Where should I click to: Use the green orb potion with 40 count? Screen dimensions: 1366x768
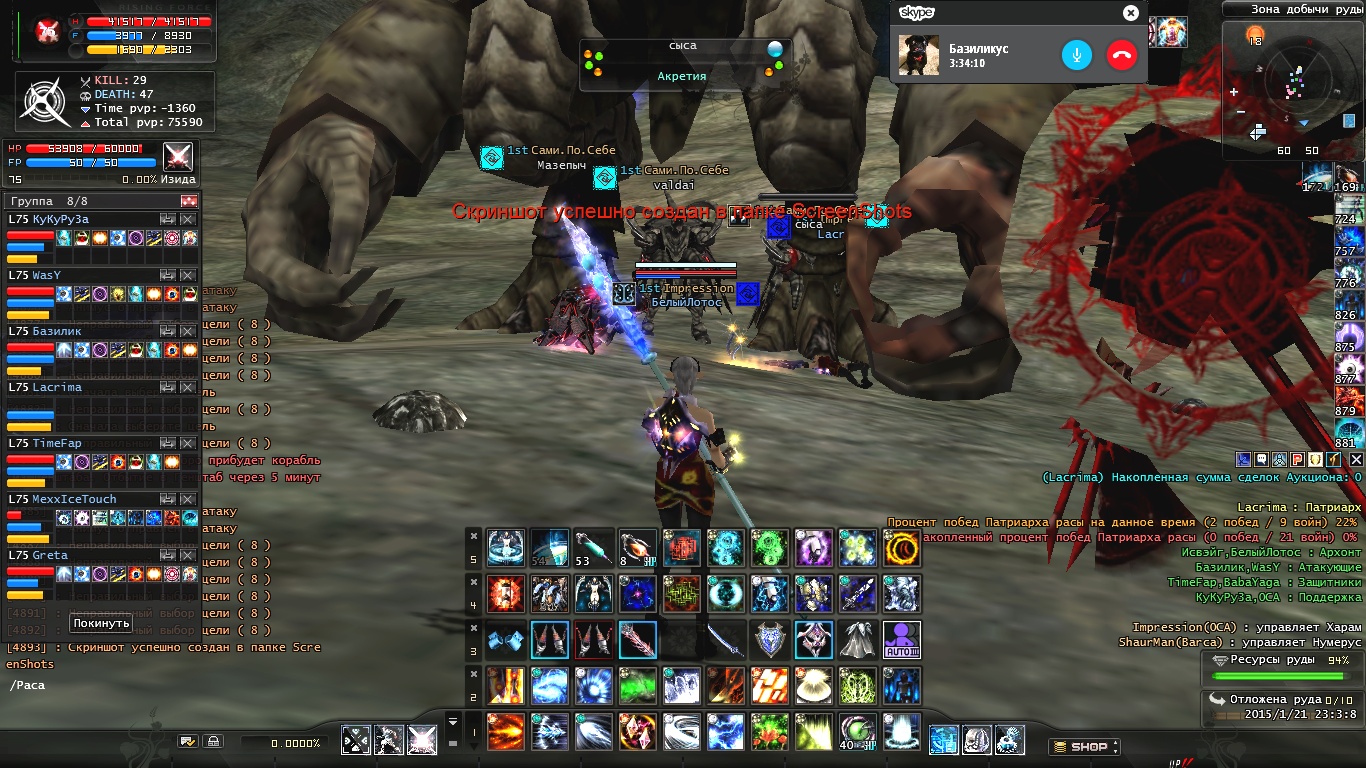(858, 731)
